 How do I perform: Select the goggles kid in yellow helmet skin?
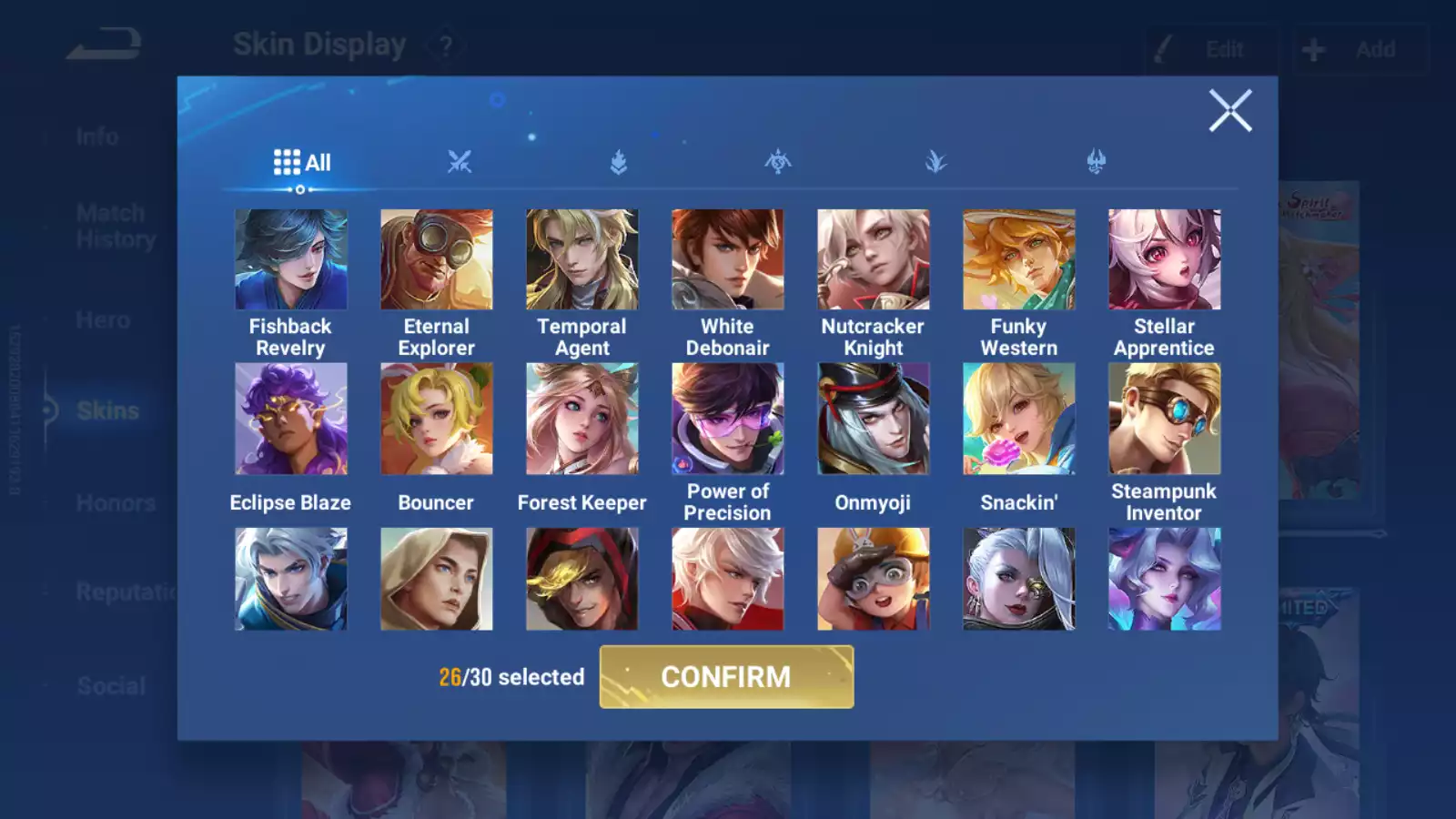(x=873, y=579)
